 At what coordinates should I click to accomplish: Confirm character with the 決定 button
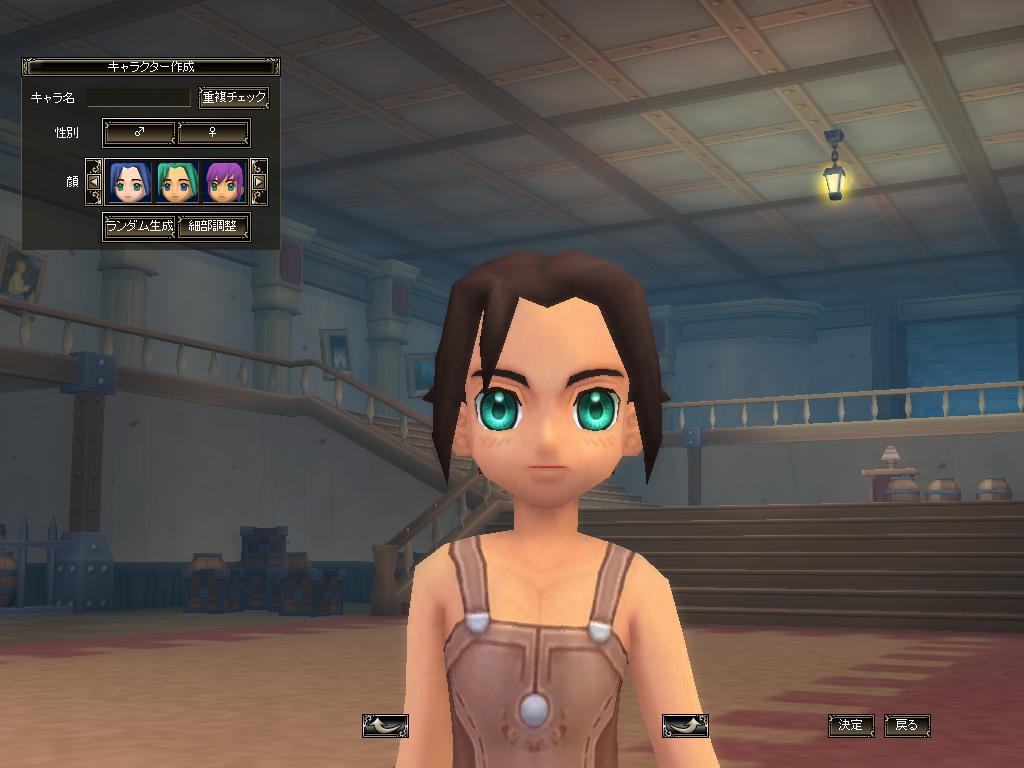[x=851, y=725]
